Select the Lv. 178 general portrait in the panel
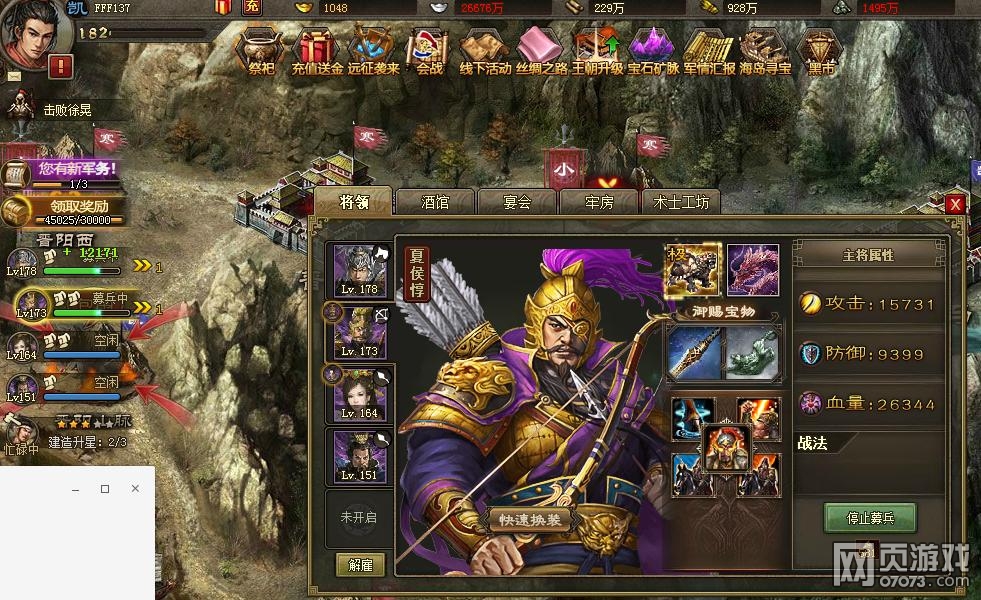Screen dimensions: 981x600 pos(360,271)
